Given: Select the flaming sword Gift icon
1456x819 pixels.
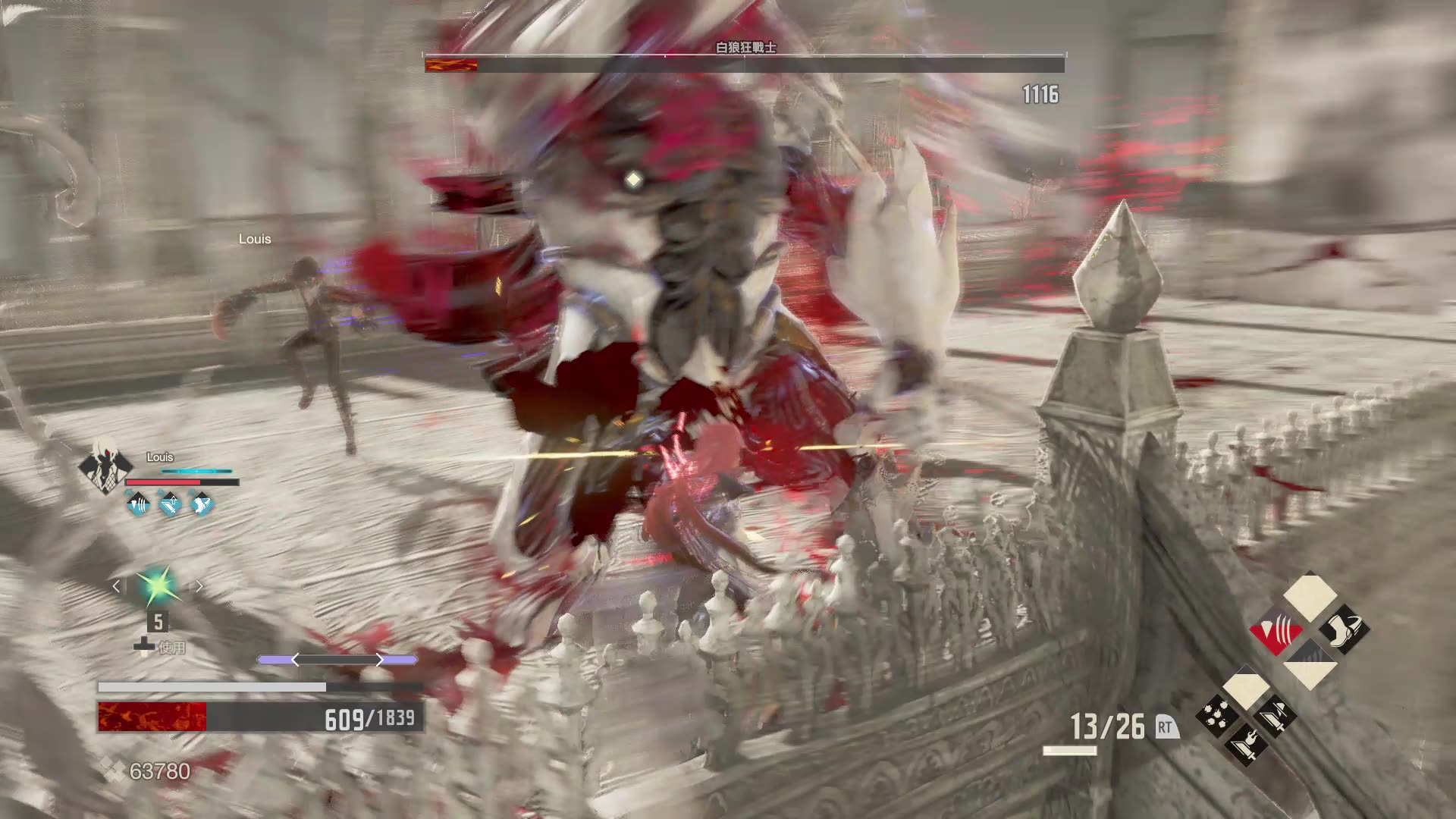Looking at the screenshot, I should [1247, 748].
